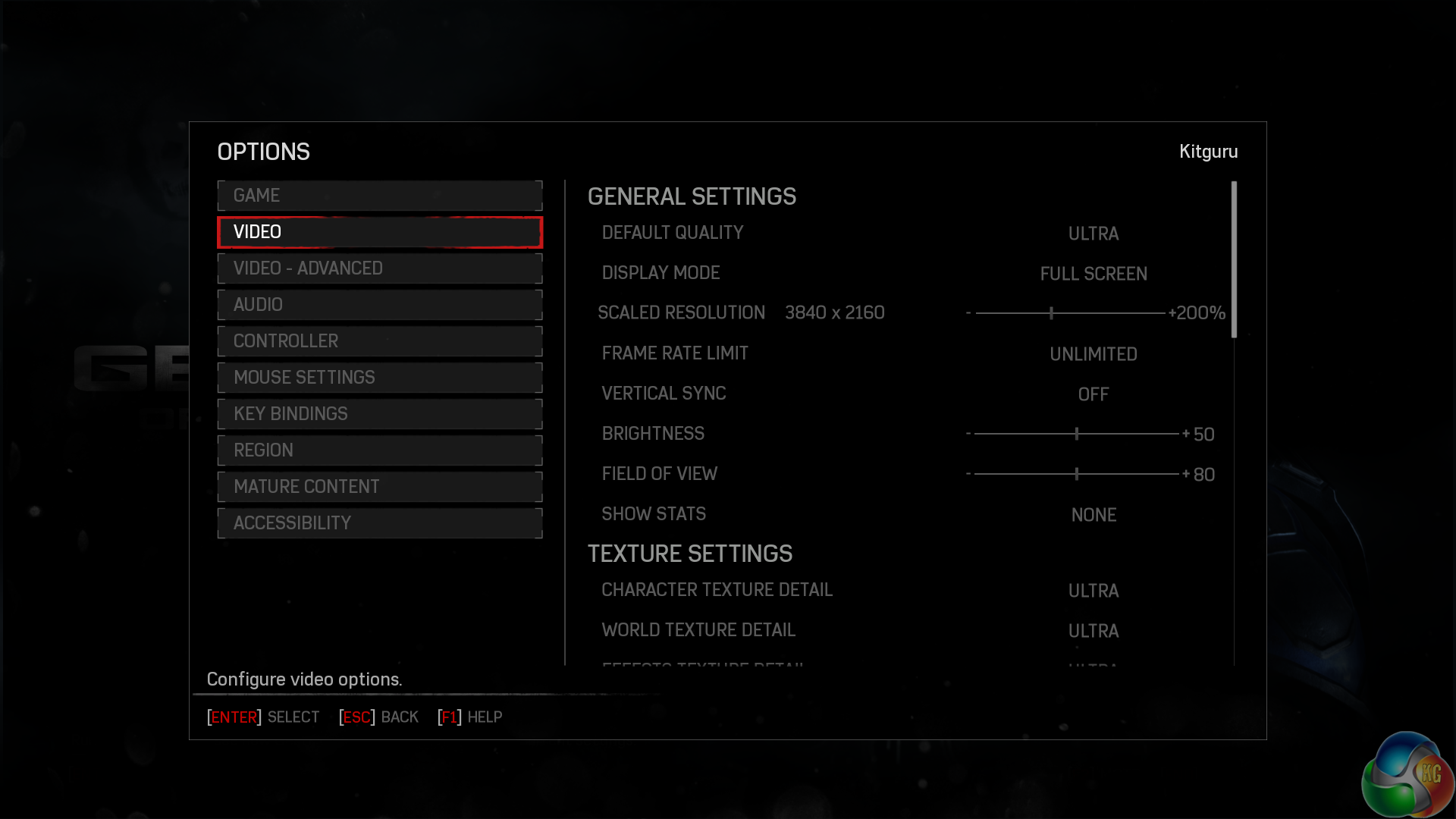Change World Texture Detail quality
1456x819 pixels.
point(1093,631)
